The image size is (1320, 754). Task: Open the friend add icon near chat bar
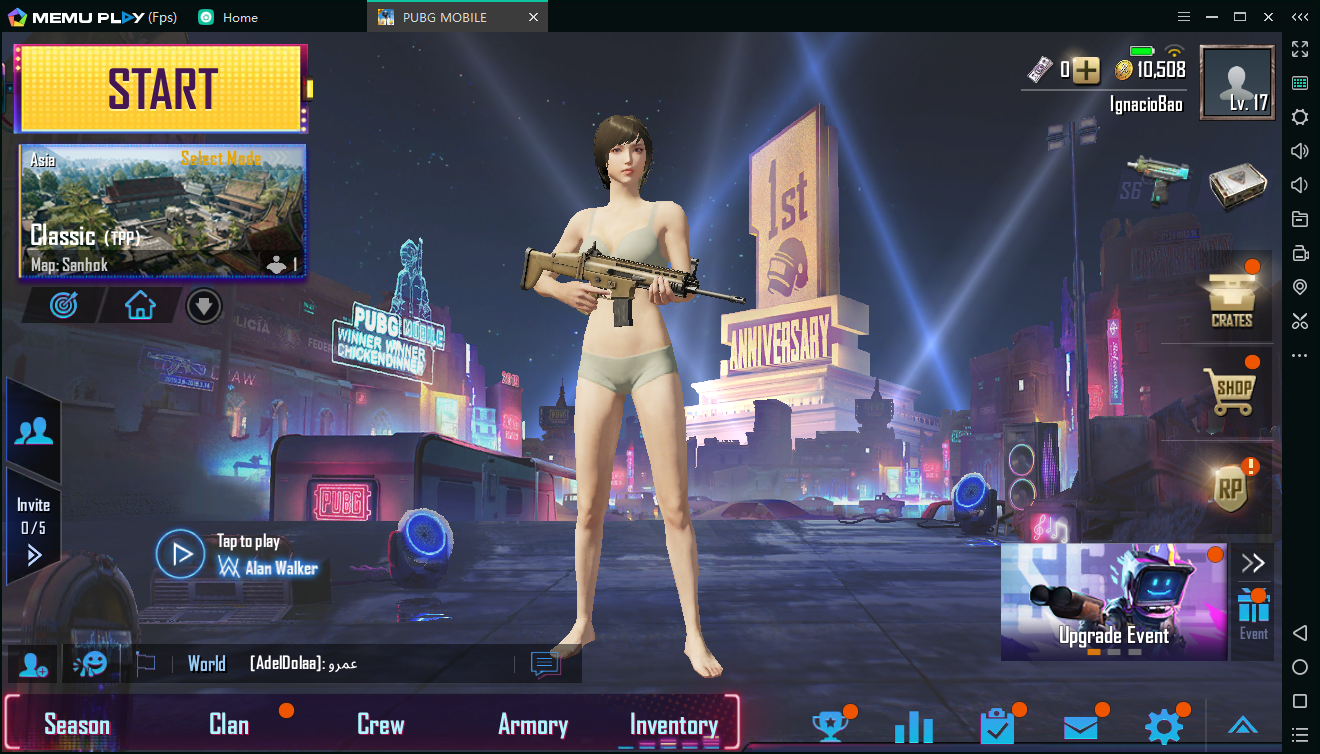coord(31,666)
